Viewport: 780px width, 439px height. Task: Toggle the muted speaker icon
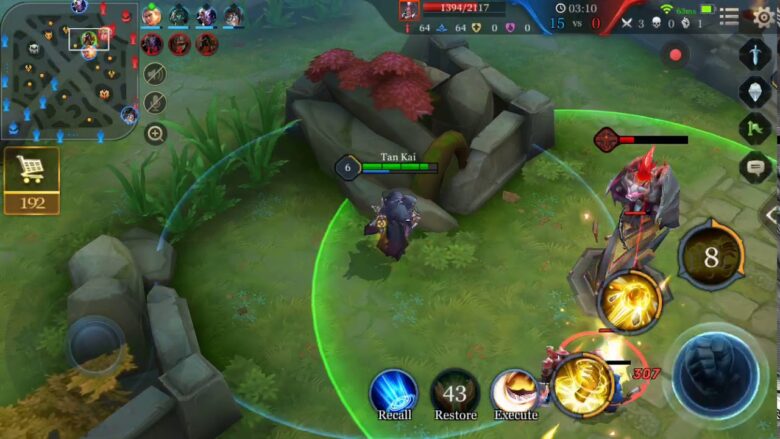pyautogui.click(x=154, y=73)
